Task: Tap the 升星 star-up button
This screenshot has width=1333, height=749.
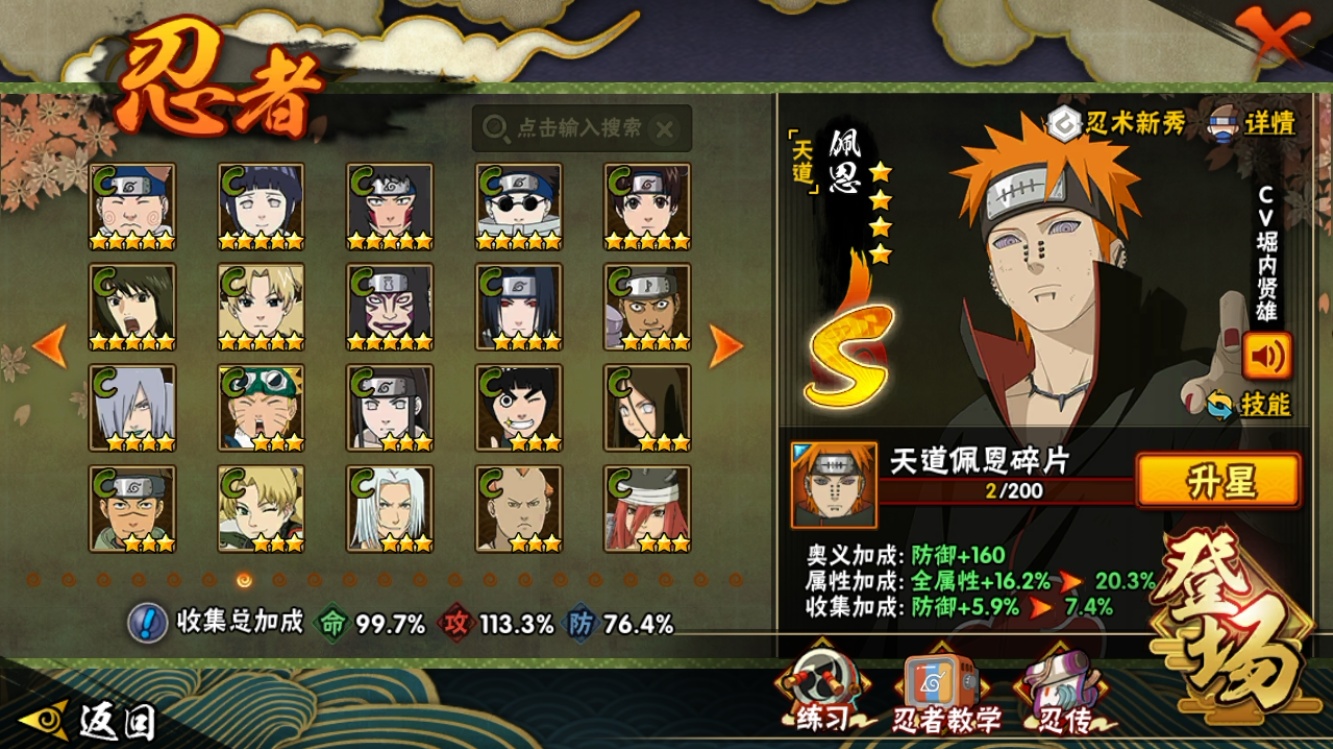Action: click(x=1218, y=481)
